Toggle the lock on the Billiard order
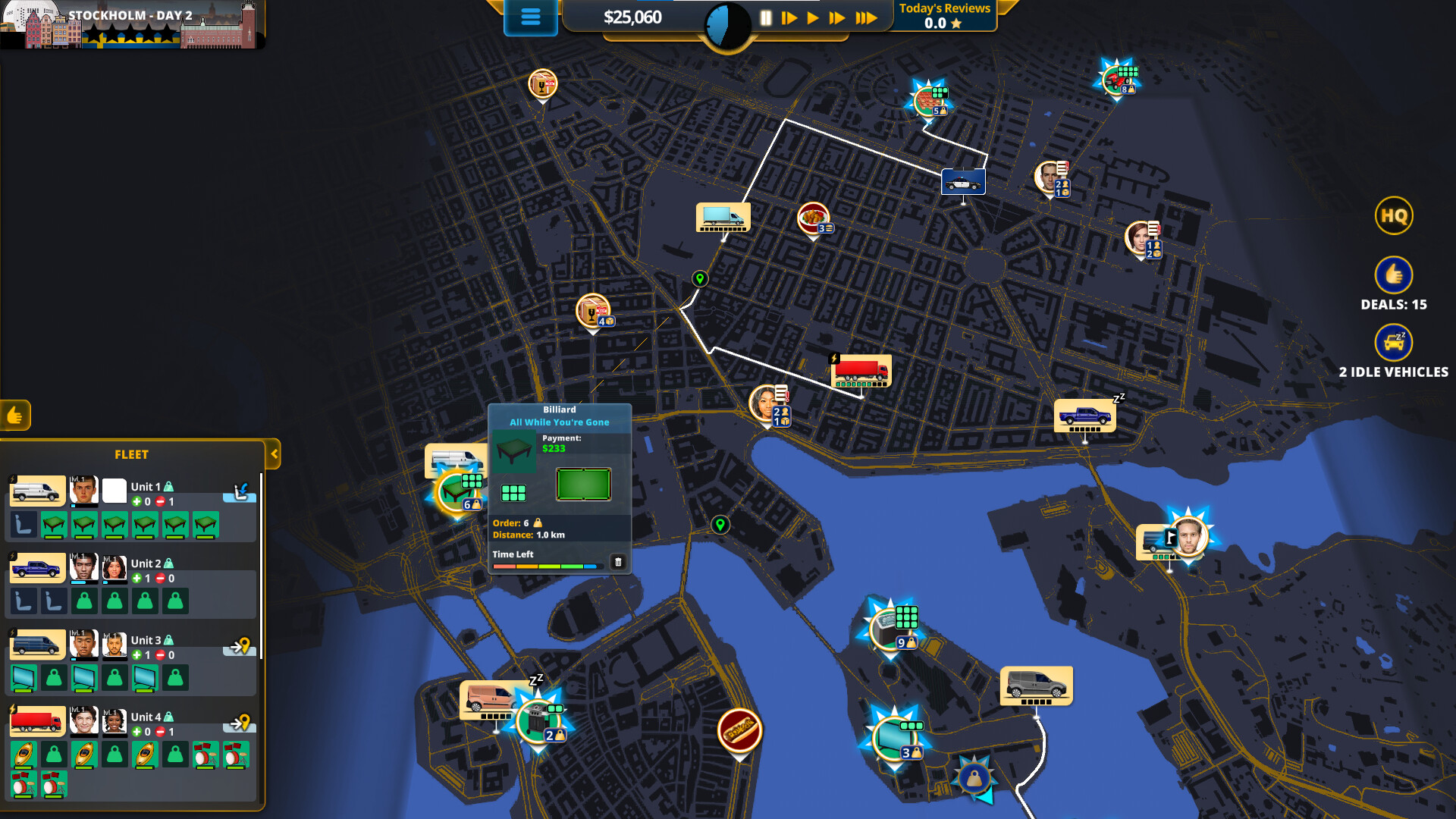1456x819 pixels. pos(538,524)
